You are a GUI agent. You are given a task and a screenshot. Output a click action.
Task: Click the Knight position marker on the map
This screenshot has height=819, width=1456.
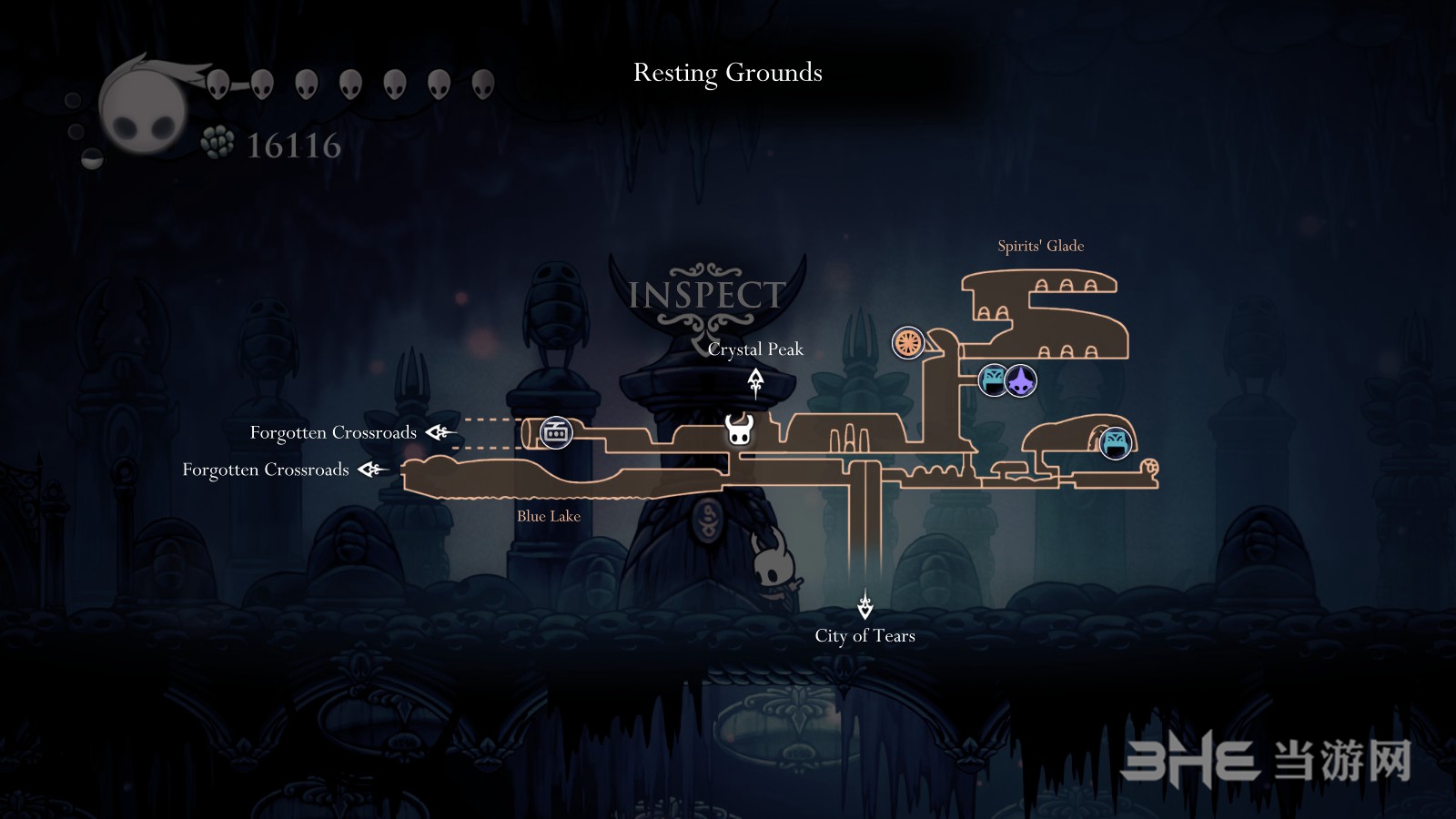click(739, 430)
